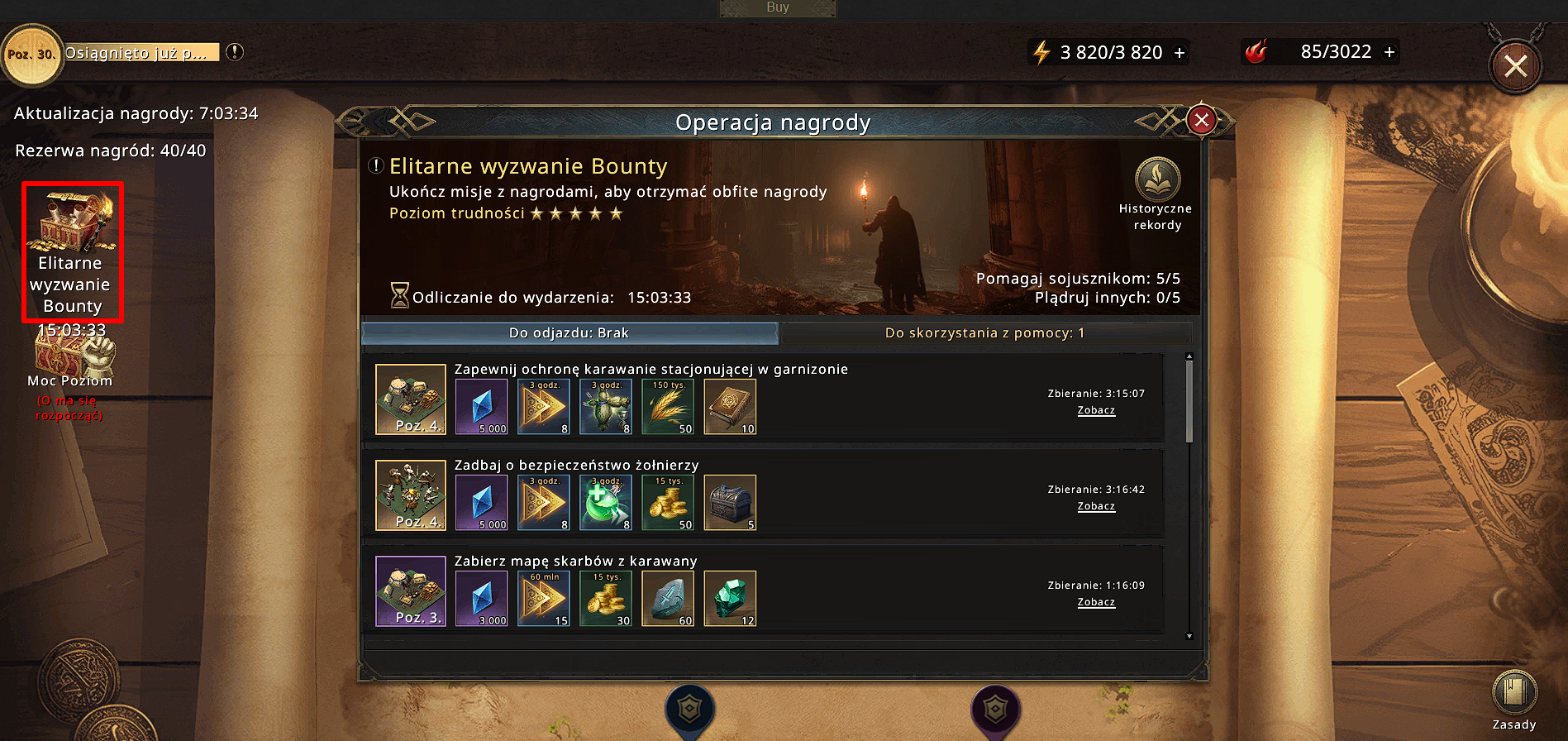Click Zobacz for the karawana garnizon mission
The height and width of the screenshot is (741, 1568).
[x=1096, y=410]
